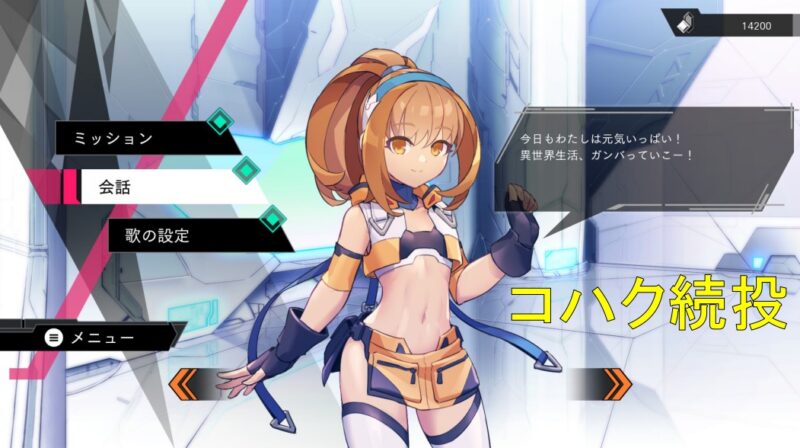This screenshot has width=800, height=448.
Task: Click the orange left double-arrow
Action: (x=190, y=382)
